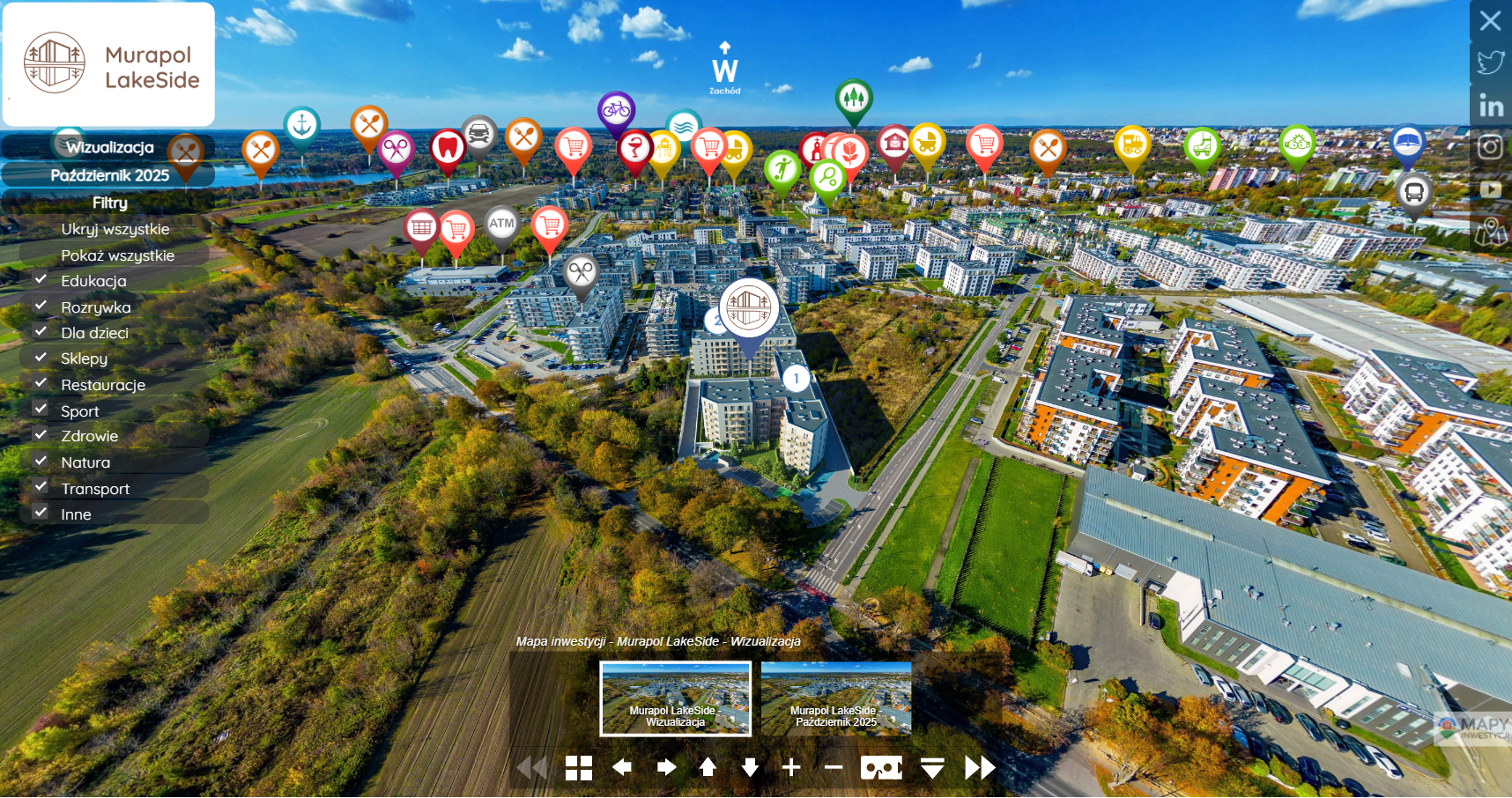Zoom out with the minus button
1512x798 pixels.
(834, 768)
